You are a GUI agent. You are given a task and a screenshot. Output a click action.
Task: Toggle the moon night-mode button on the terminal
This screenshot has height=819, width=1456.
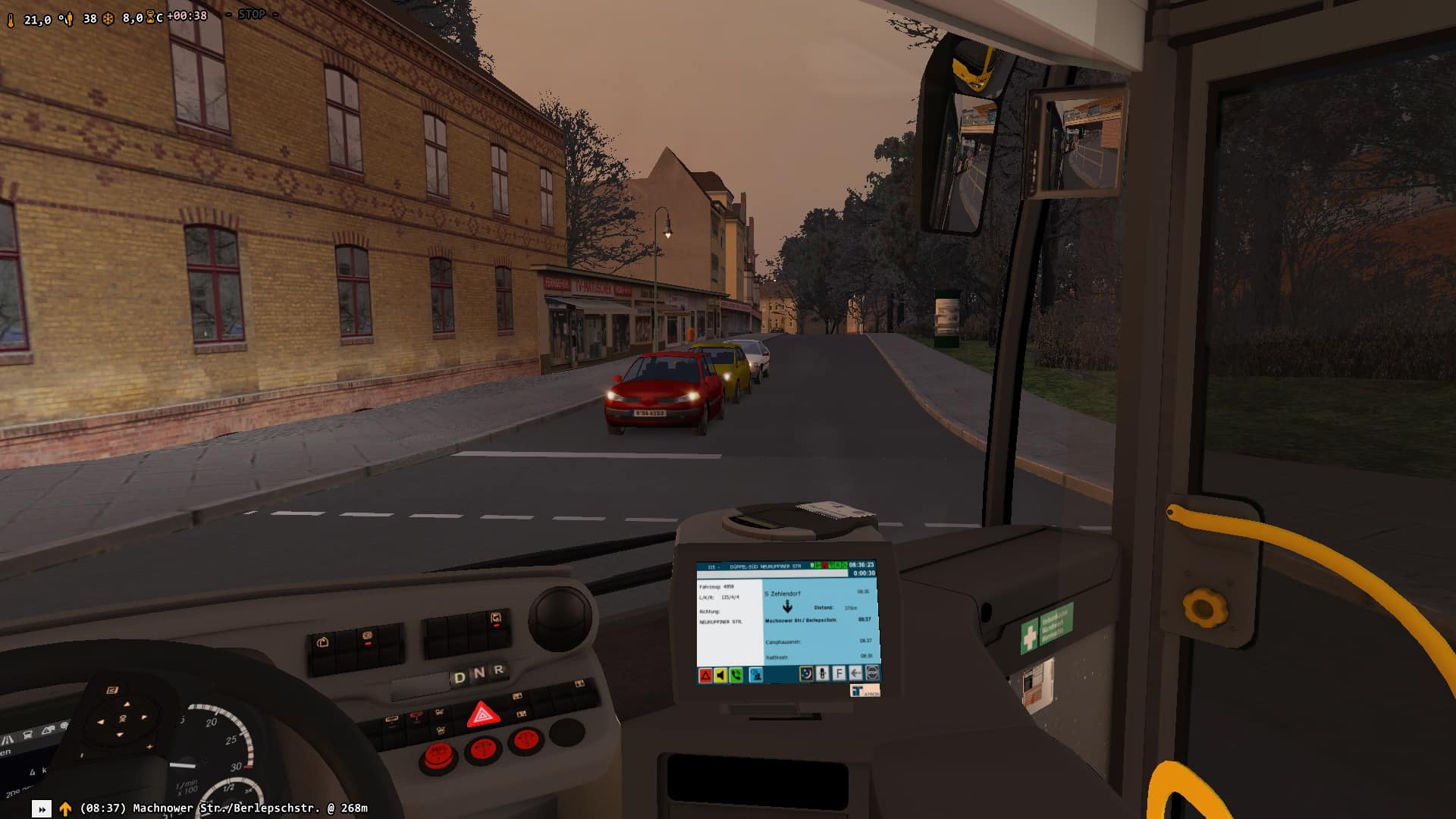pyautogui.click(x=806, y=673)
